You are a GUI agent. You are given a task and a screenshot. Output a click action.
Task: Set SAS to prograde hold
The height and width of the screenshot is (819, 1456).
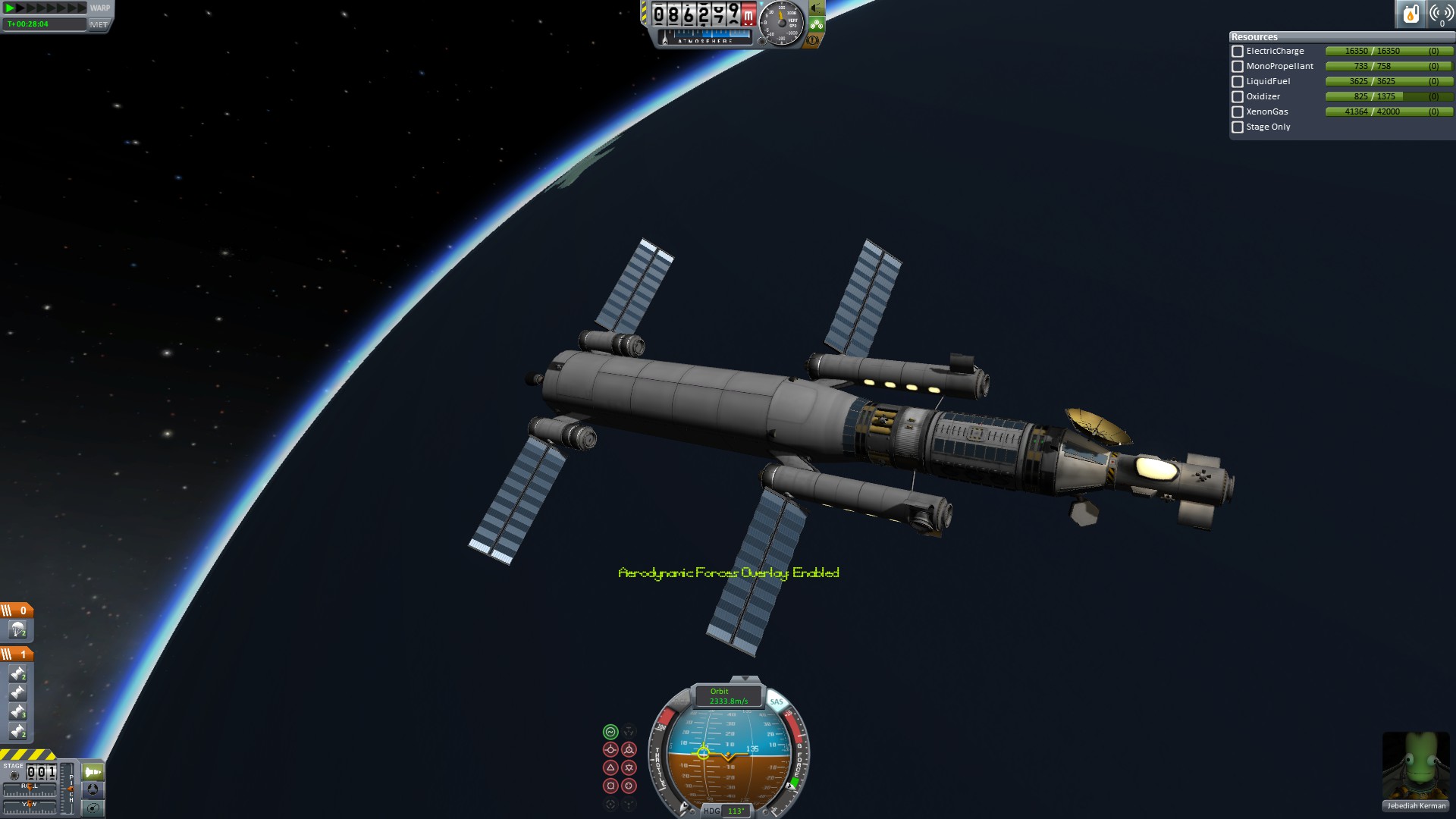point(610,750)
